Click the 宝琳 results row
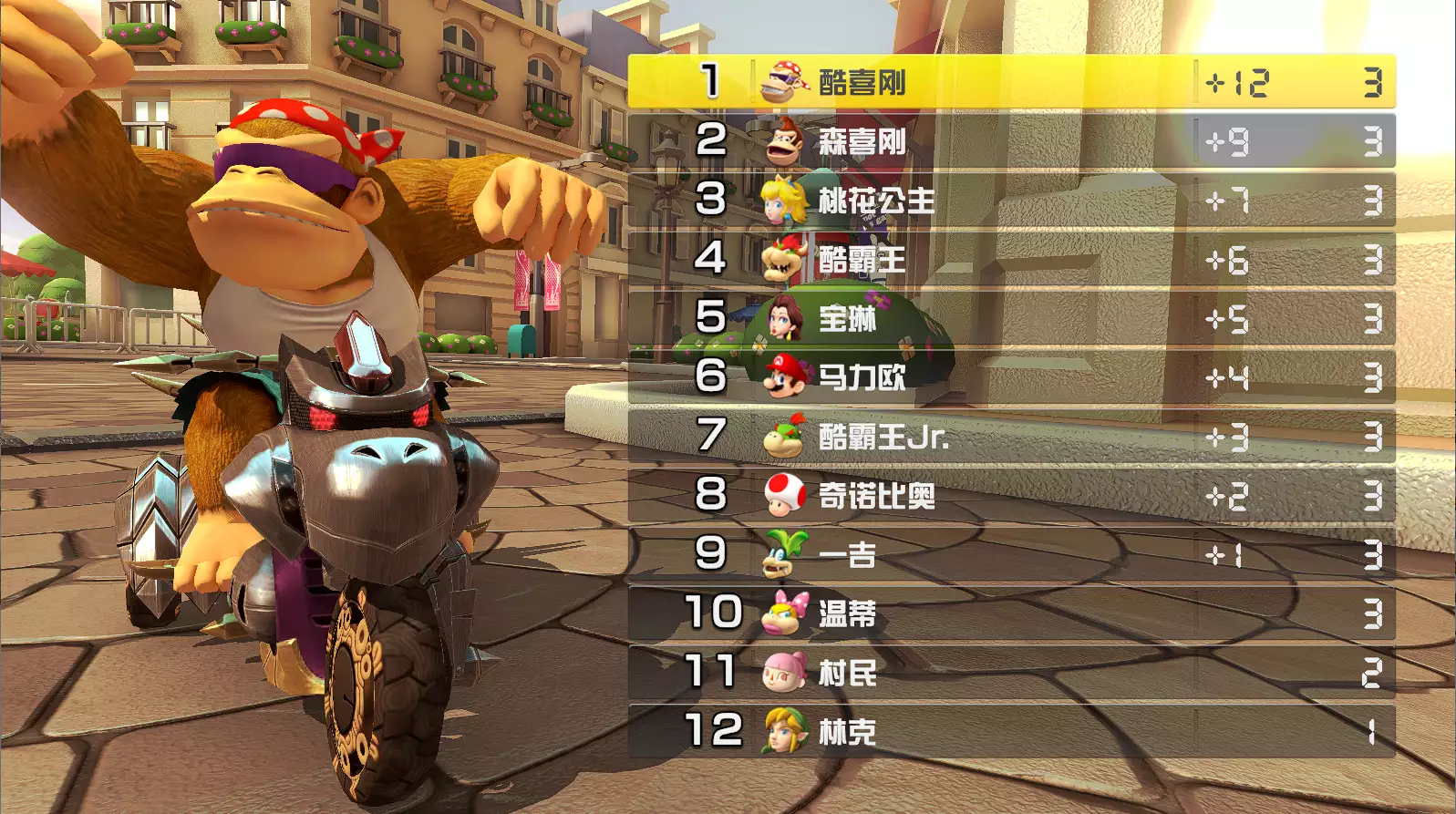The image size is (1456, 814). click(x=1010, y=319)
